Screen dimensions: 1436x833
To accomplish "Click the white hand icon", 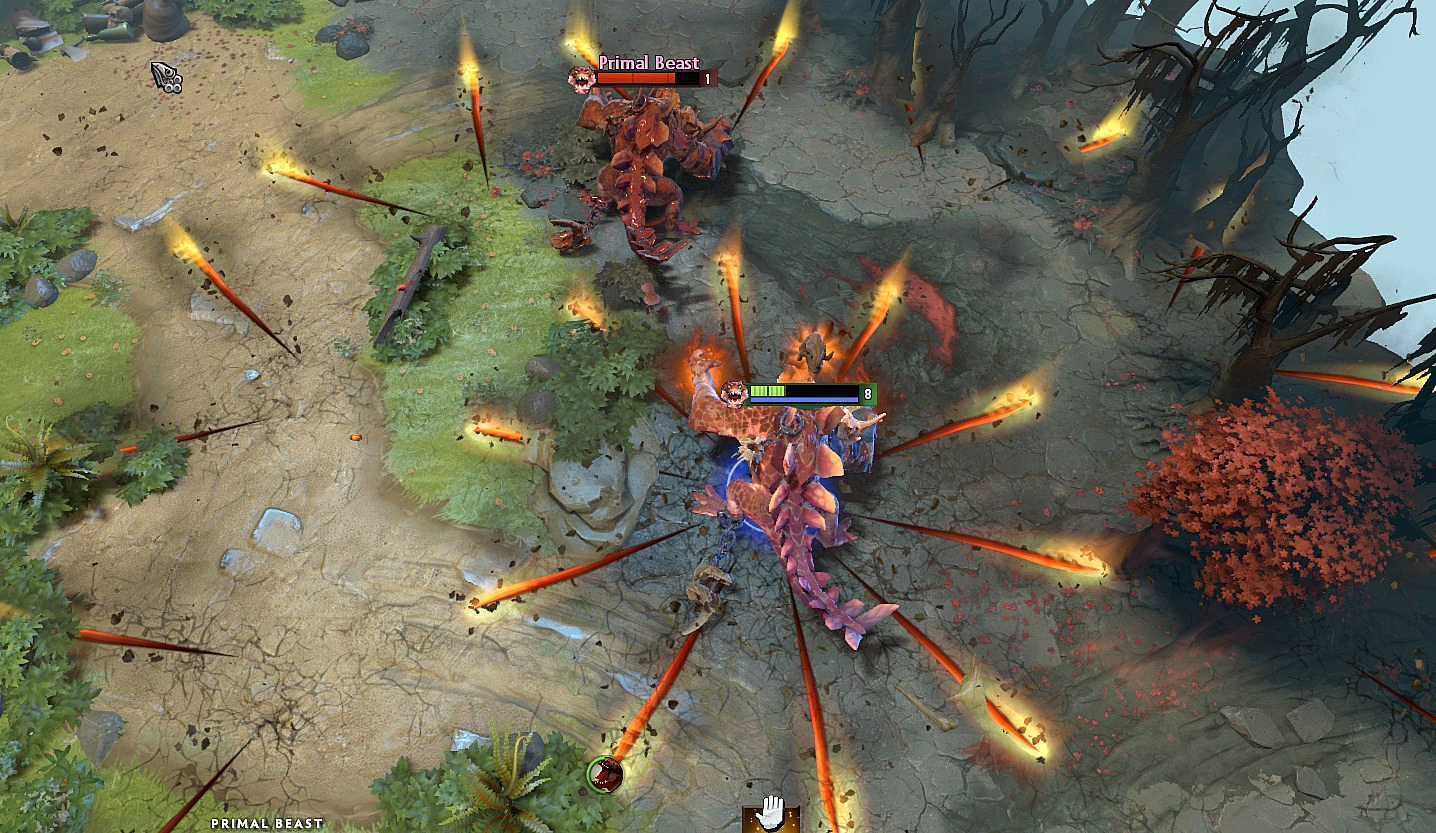I will tap(770, 813).
